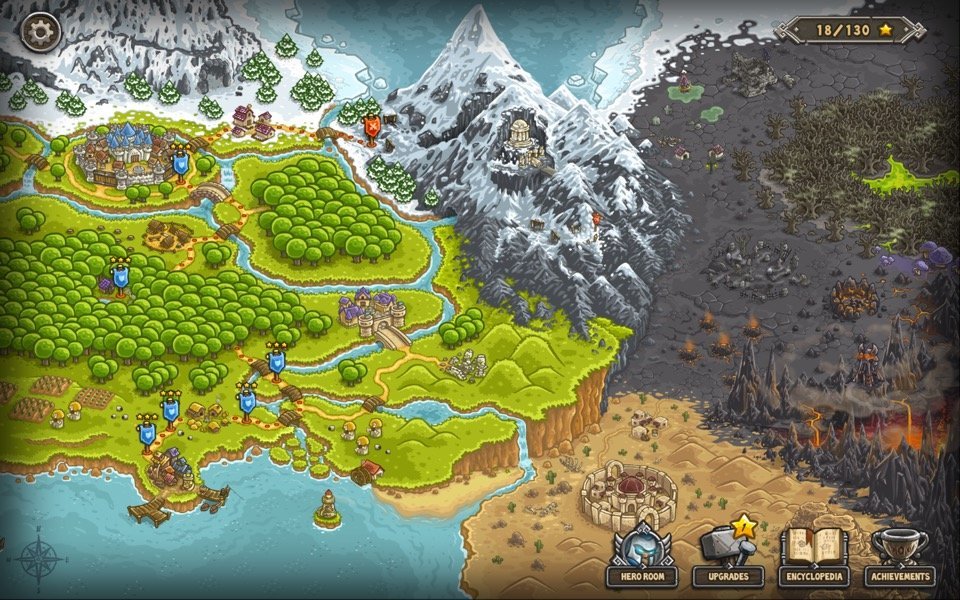This screenshot has height=600, width=960.
Task: Choose the blue flag beside the walled castle city
Action: click(181, 162)
